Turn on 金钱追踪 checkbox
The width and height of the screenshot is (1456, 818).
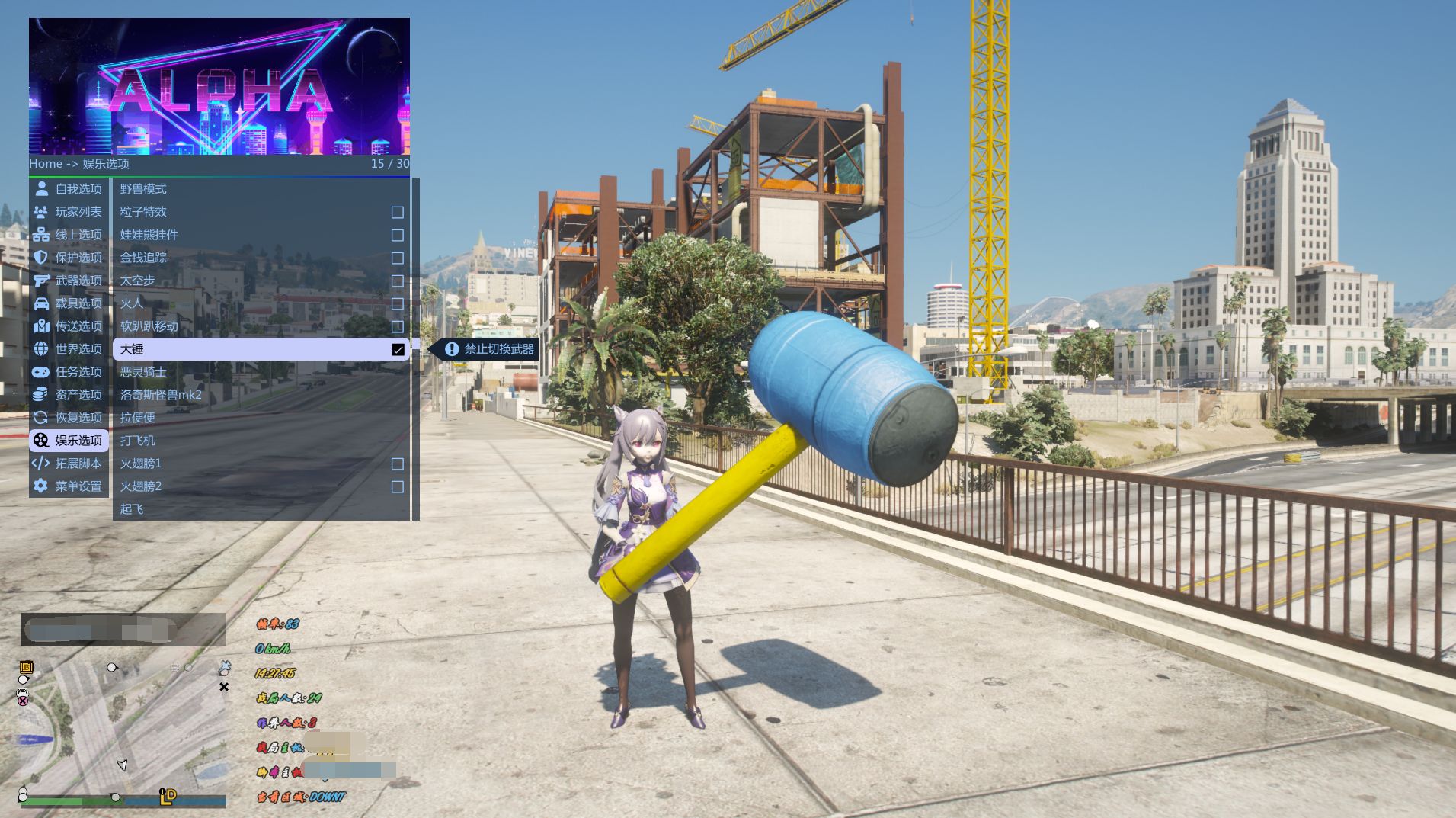click(397, 258)
